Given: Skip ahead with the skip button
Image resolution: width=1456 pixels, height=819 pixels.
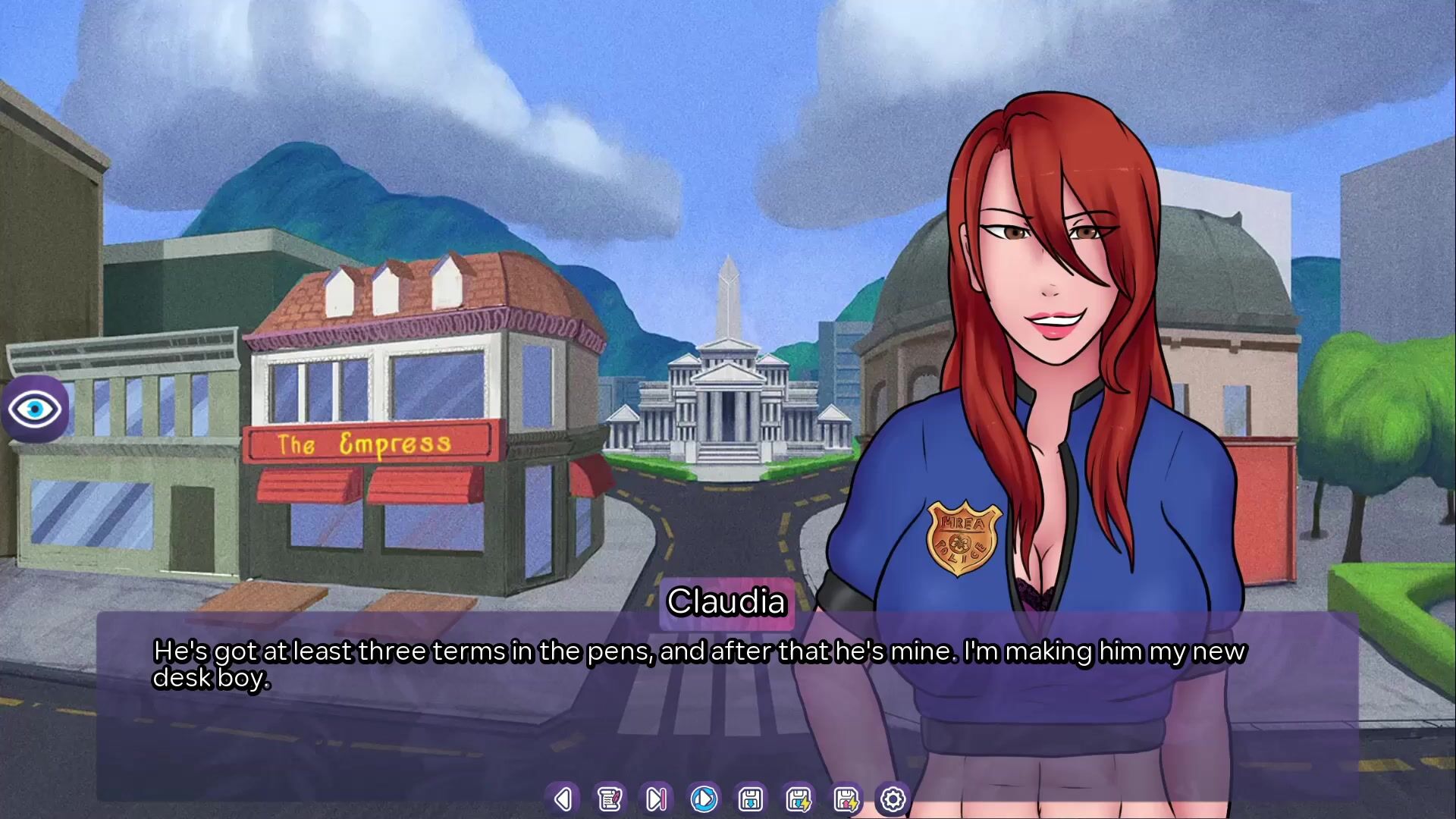Looking at the screenshot, I should (x=657, y=799).
